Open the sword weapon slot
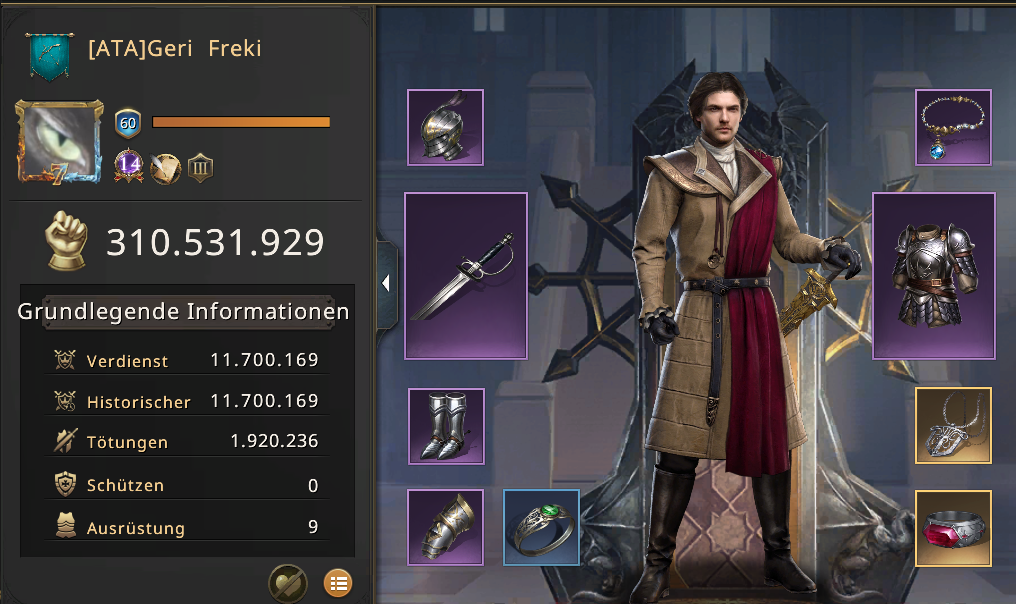1016x604 pixels. [465, 275]
